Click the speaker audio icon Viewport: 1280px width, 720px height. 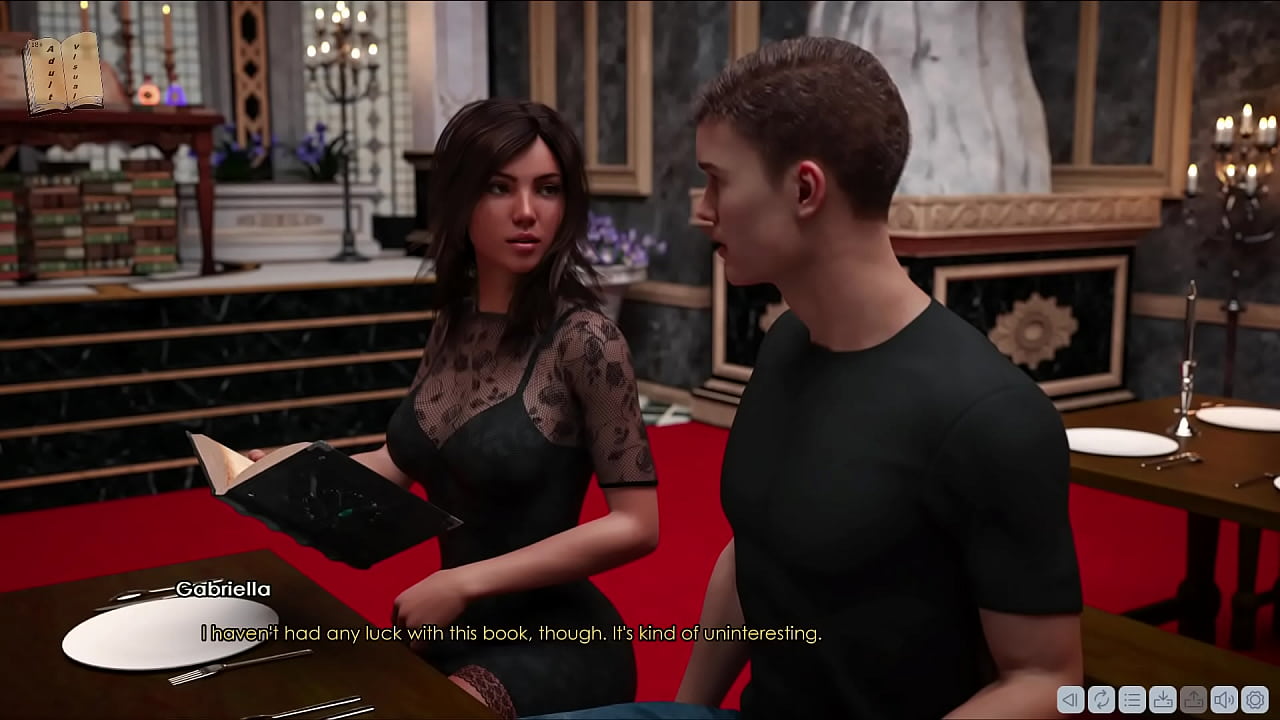click(x=1222, y=702)
